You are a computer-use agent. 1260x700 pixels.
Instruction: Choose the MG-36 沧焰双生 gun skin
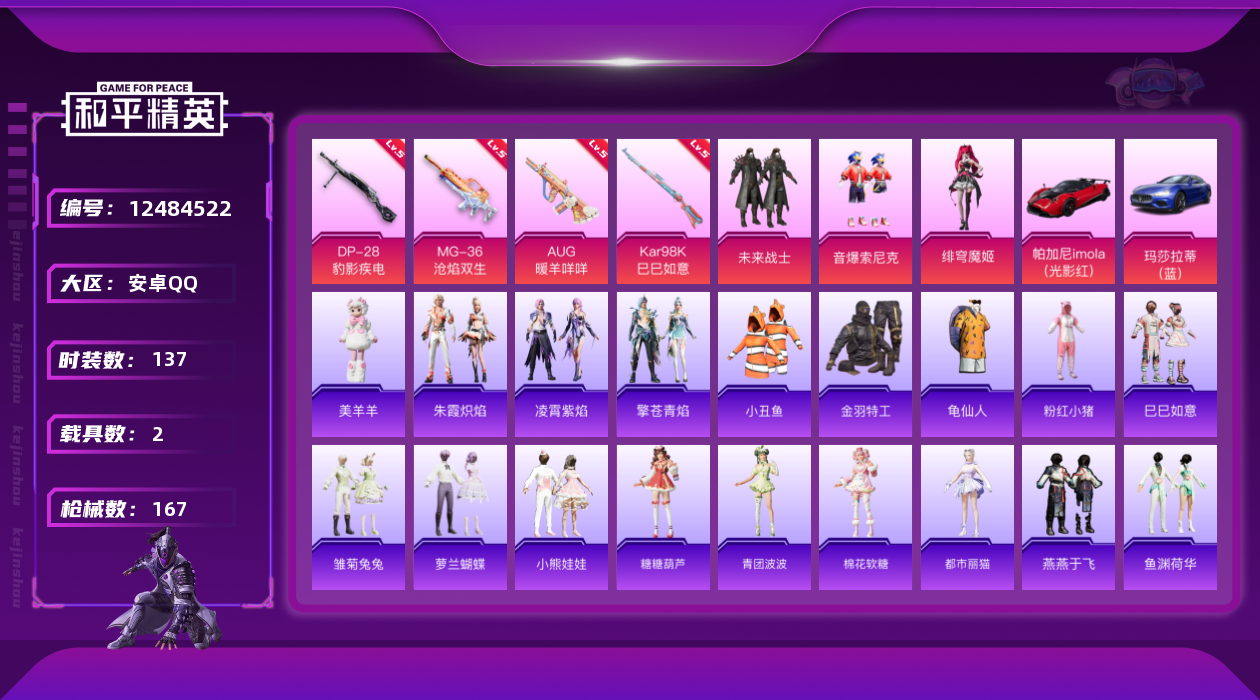click(x=460, y=210)
